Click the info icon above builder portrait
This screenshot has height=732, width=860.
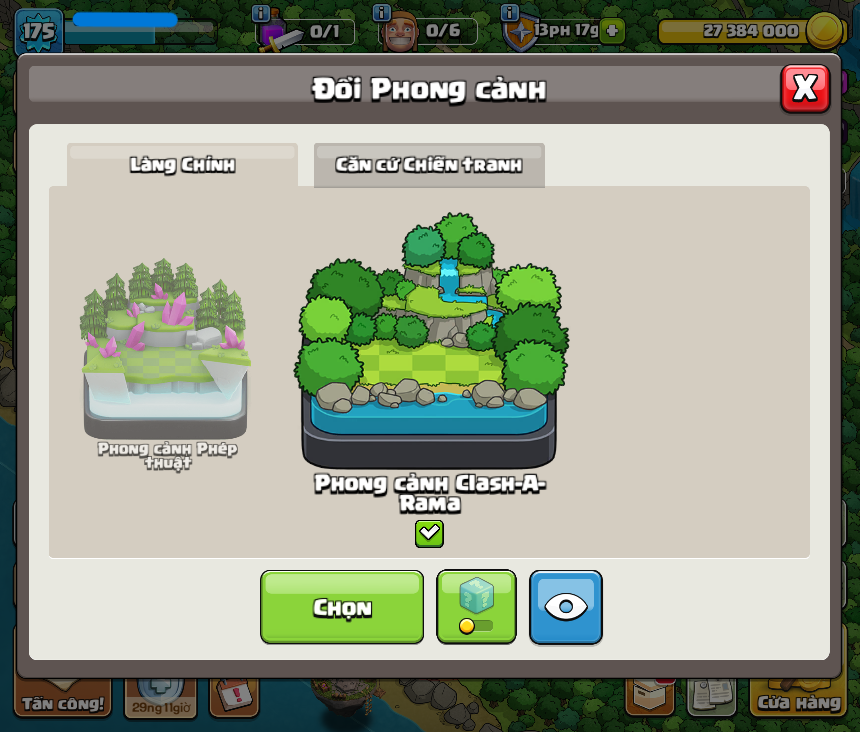(381, 13)
